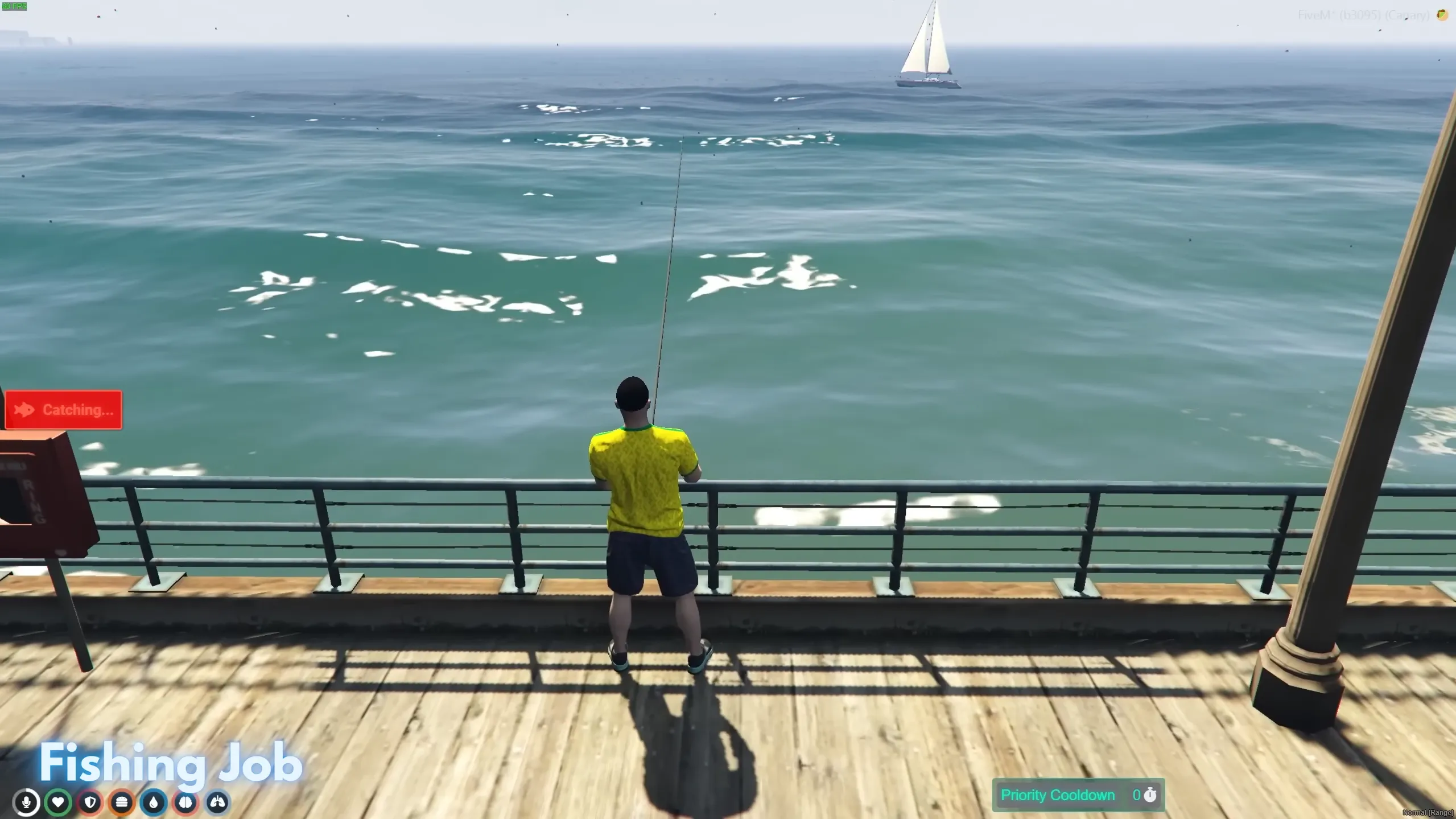Viewport: 1456px width, 819px height.
Task: Click the fish icon in the Catching banner
Action: [23, 409]
